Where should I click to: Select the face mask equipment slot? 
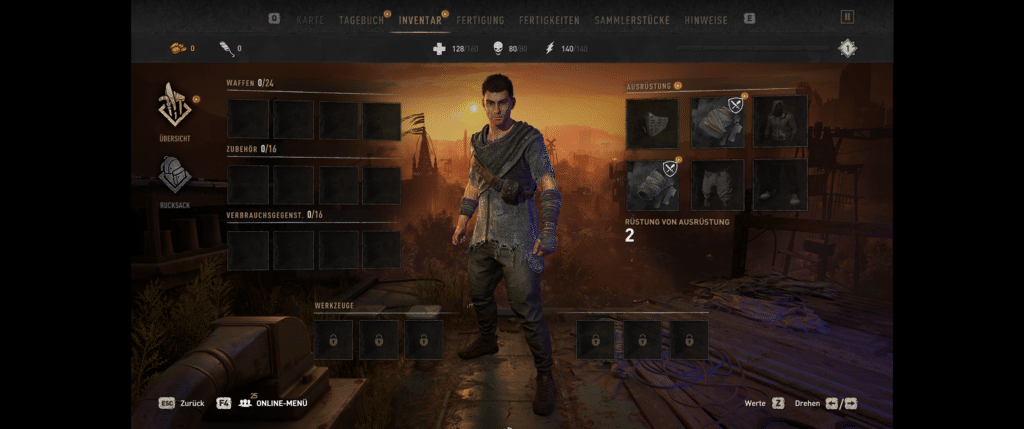[652, 122]
